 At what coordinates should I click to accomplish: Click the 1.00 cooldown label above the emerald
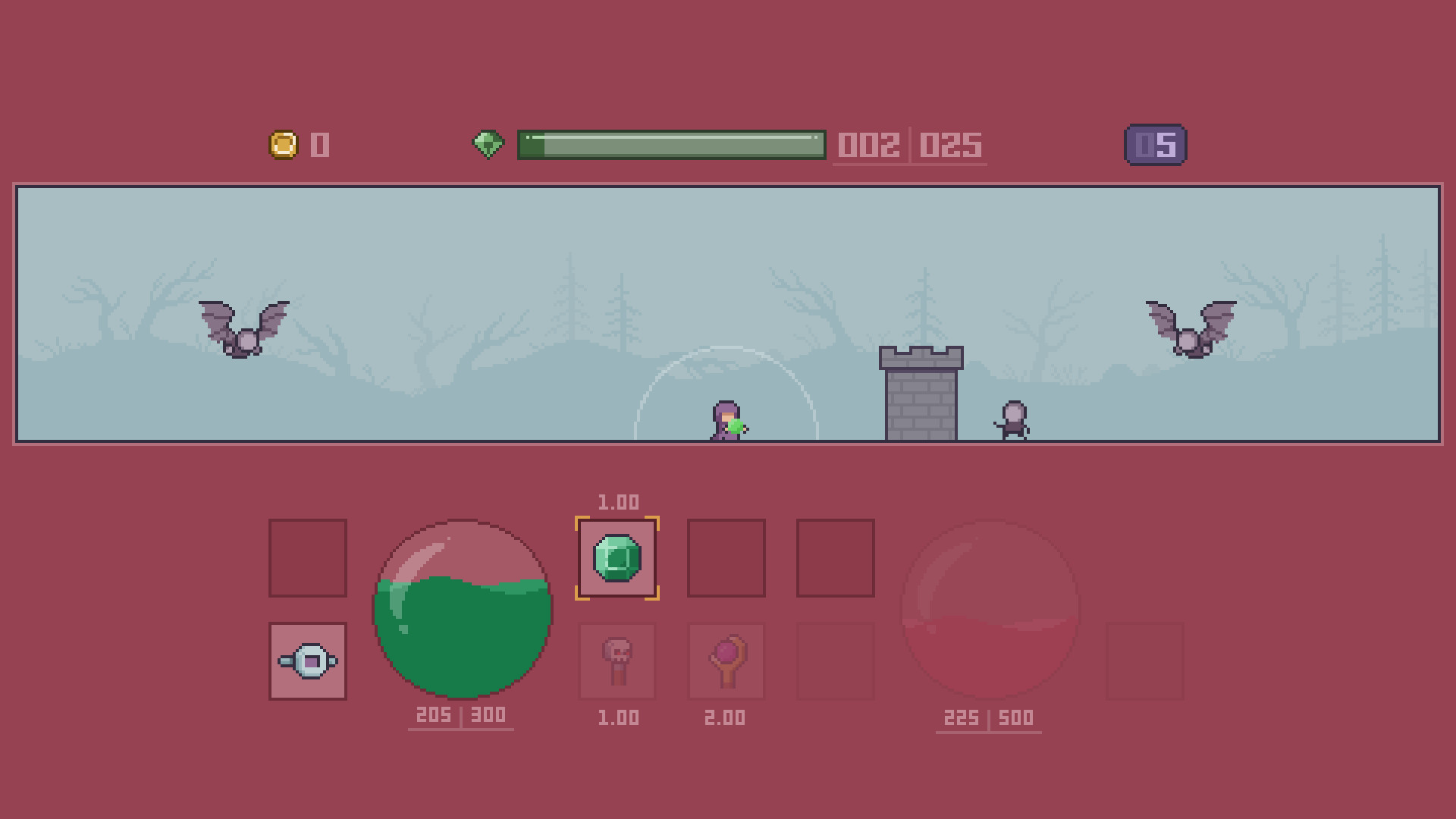click(x=617, y=501)
